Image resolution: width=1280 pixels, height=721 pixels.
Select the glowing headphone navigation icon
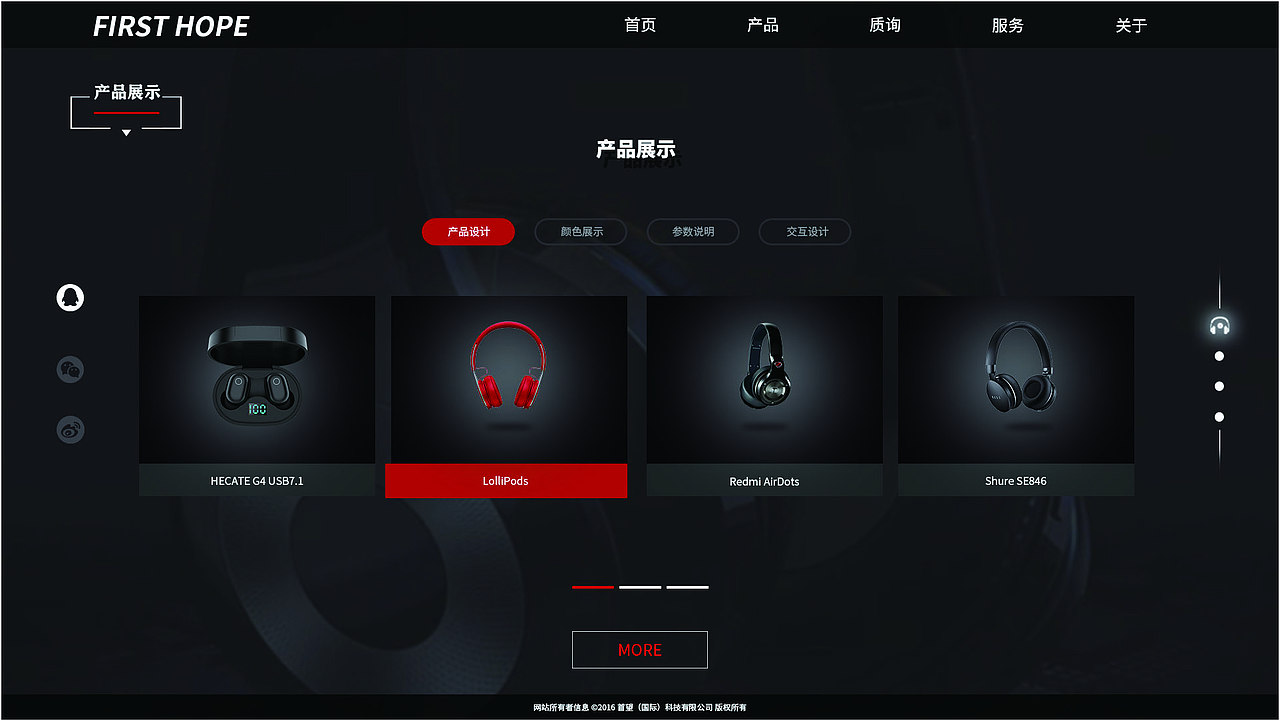(x=1219, y=324)
